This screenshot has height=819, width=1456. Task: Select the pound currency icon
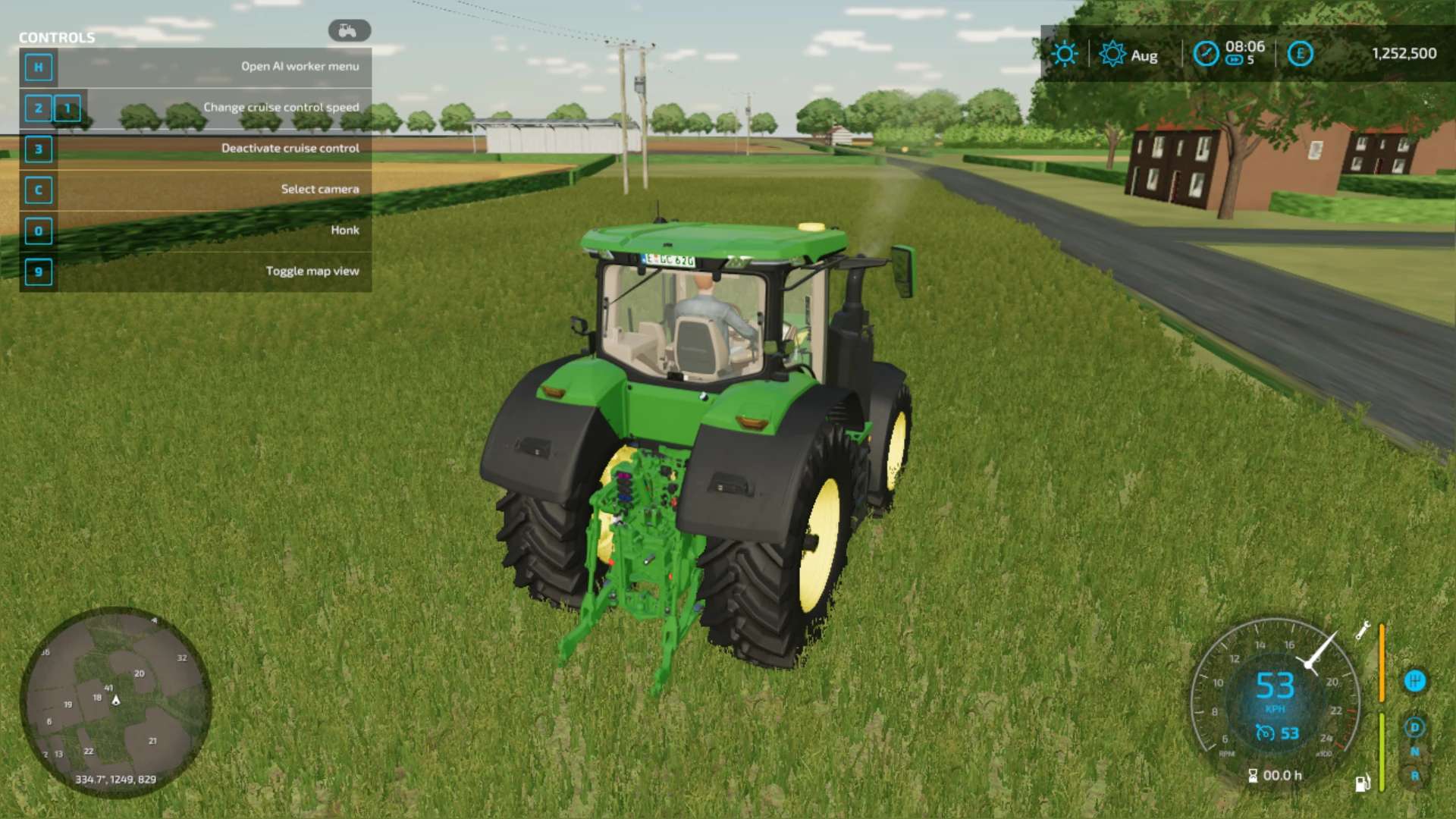coord(1300,54)
